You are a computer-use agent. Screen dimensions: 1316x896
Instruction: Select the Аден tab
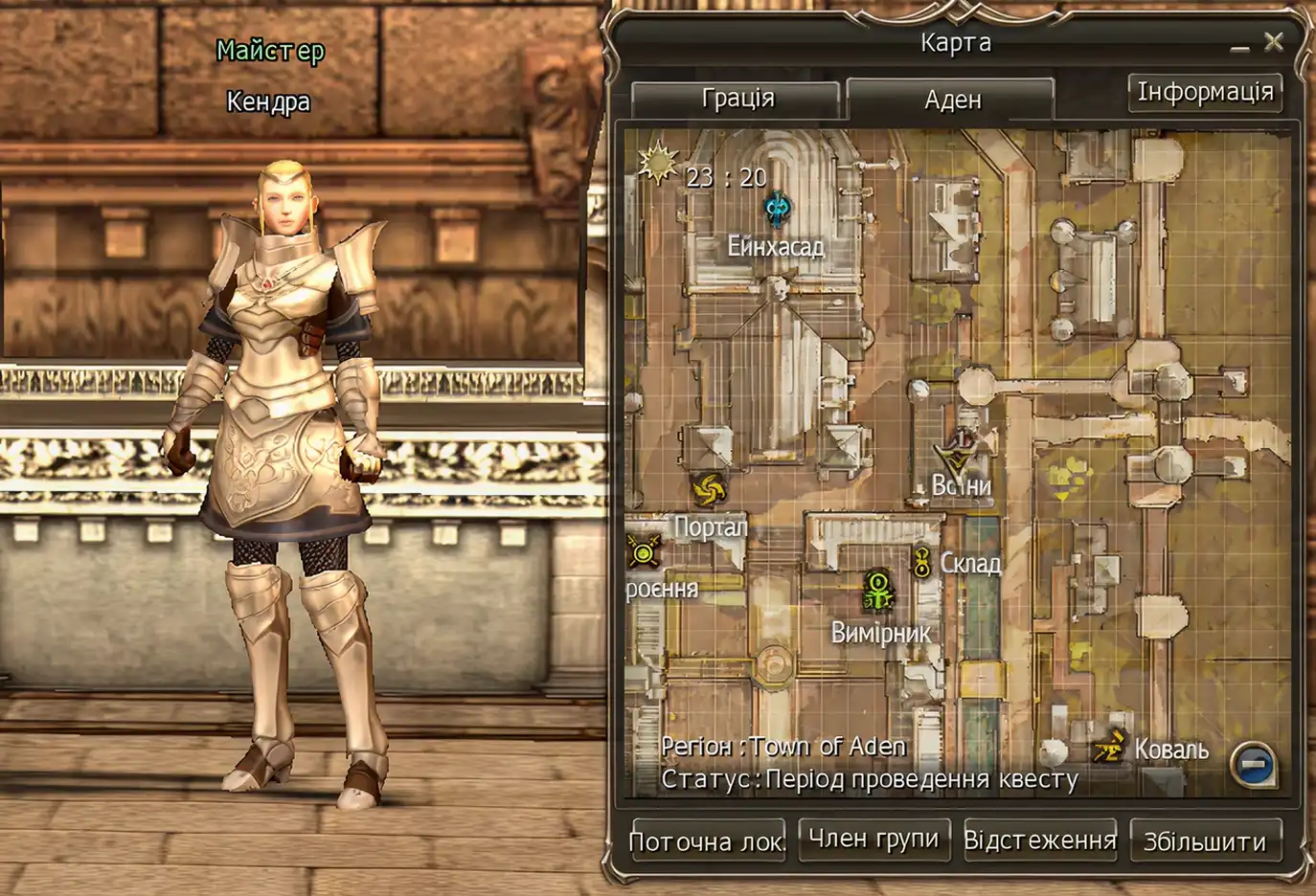click(x=951, y=100)
